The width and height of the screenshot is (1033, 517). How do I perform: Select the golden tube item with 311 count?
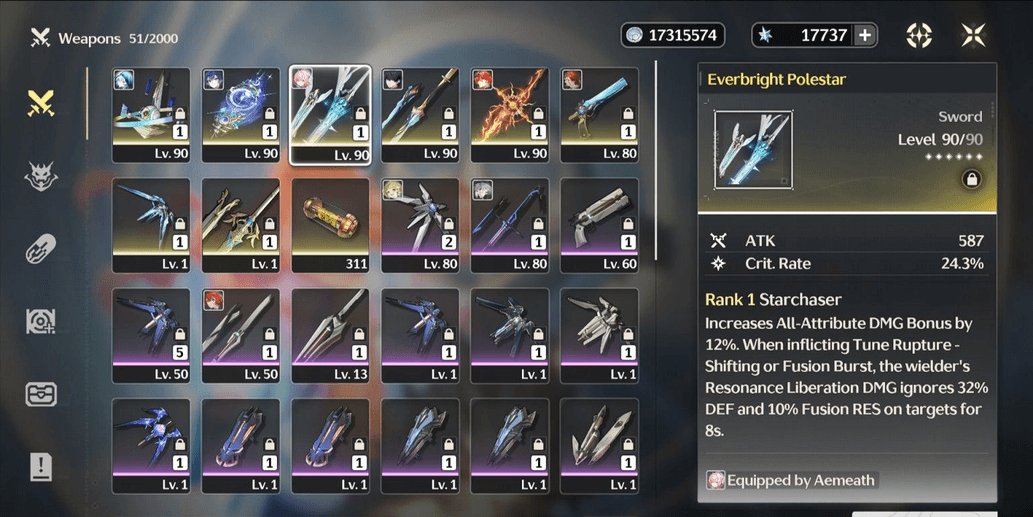[x=330, y=225]
